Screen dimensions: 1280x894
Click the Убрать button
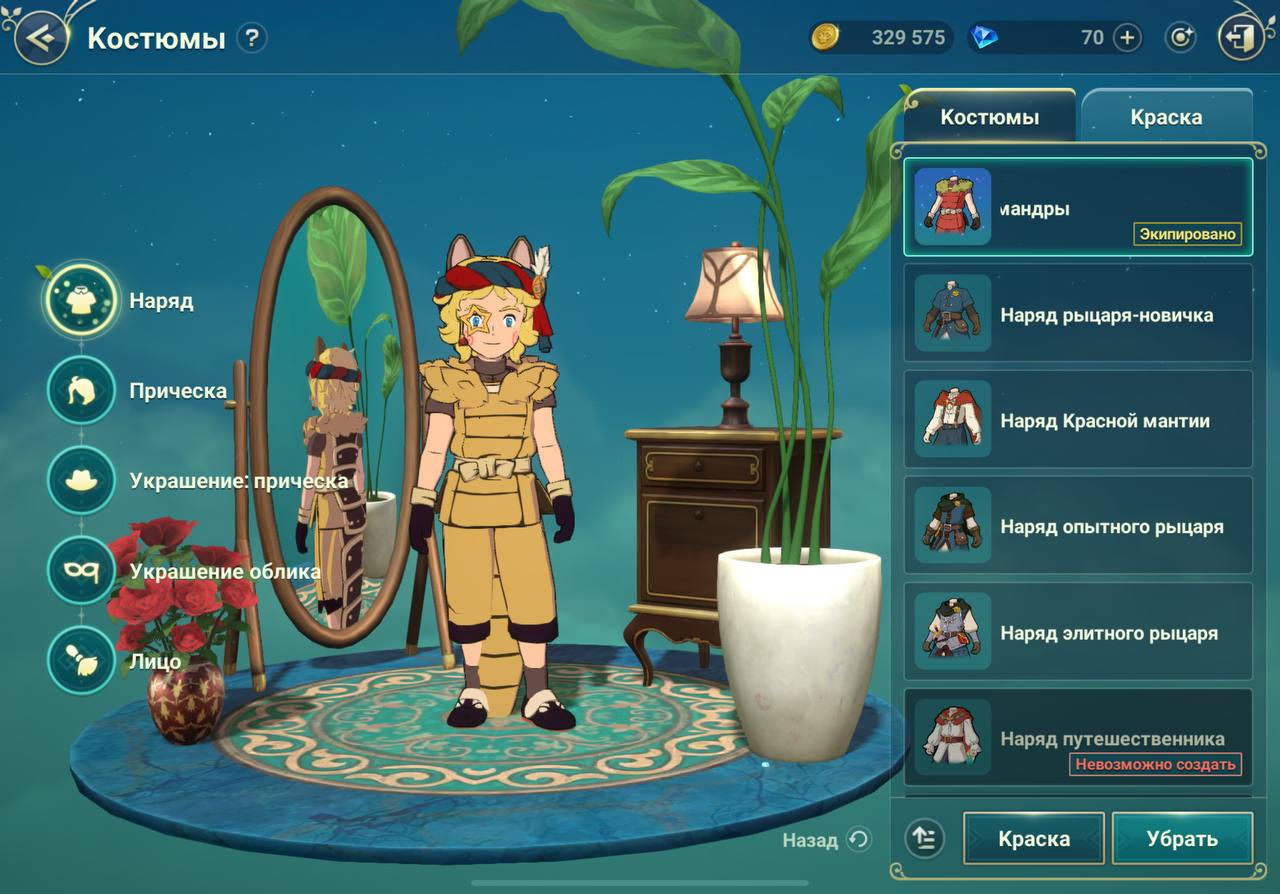pyautogui.click(x=1182, y=839)
